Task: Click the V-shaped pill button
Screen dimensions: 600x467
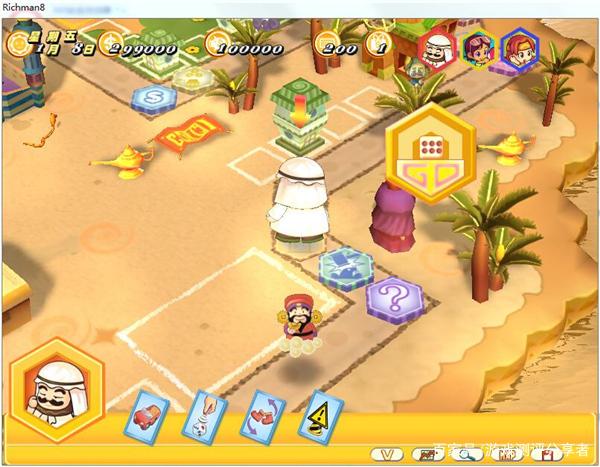Action: point(387,455)
